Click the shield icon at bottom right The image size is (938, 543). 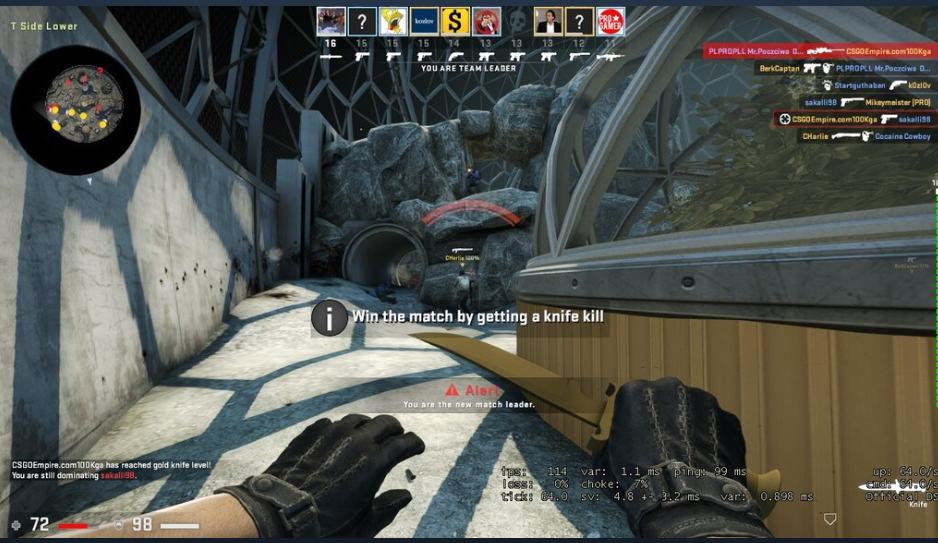pyautogui.click(x=829, y=520)
